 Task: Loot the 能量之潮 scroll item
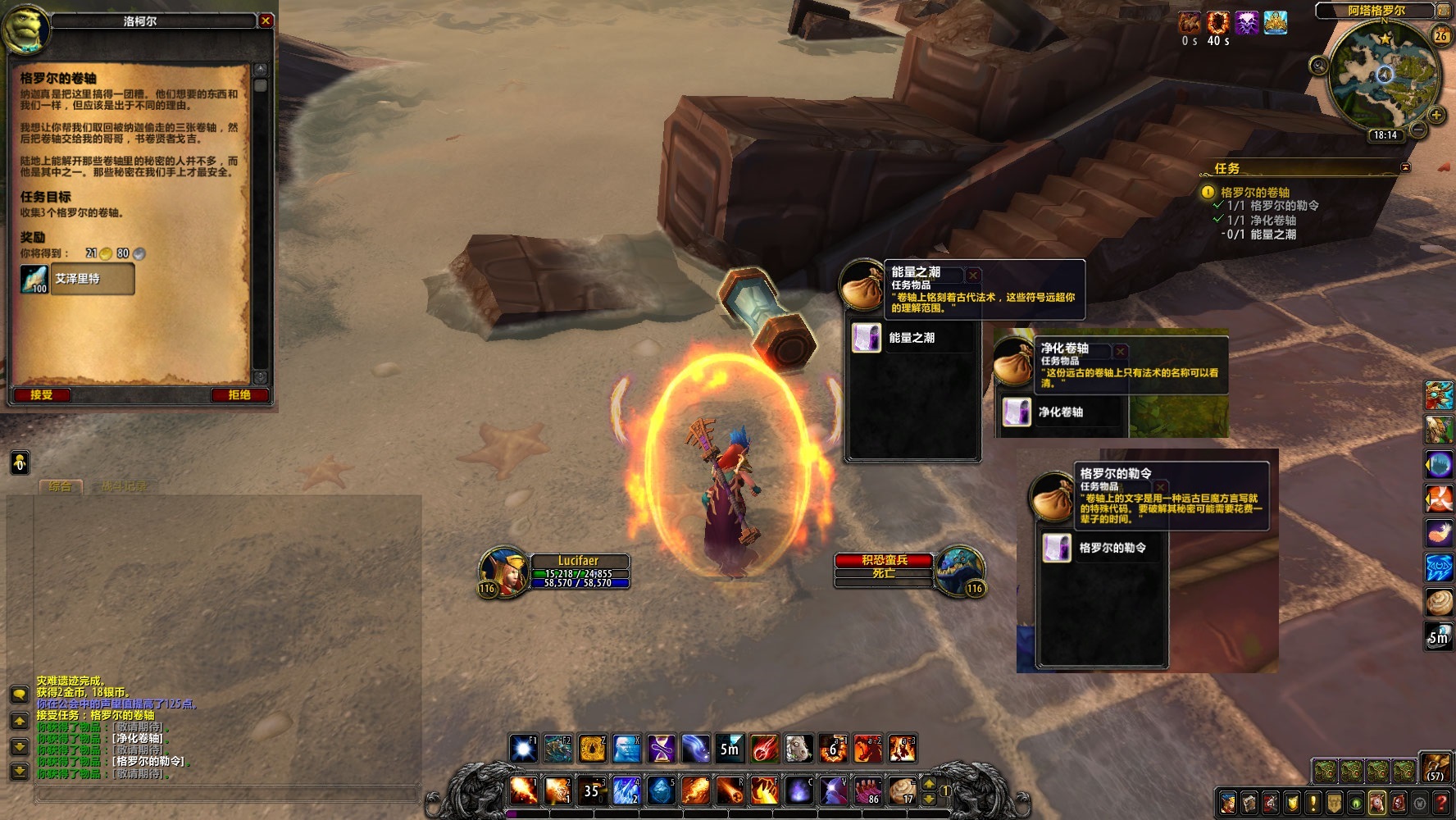[867, 338]
